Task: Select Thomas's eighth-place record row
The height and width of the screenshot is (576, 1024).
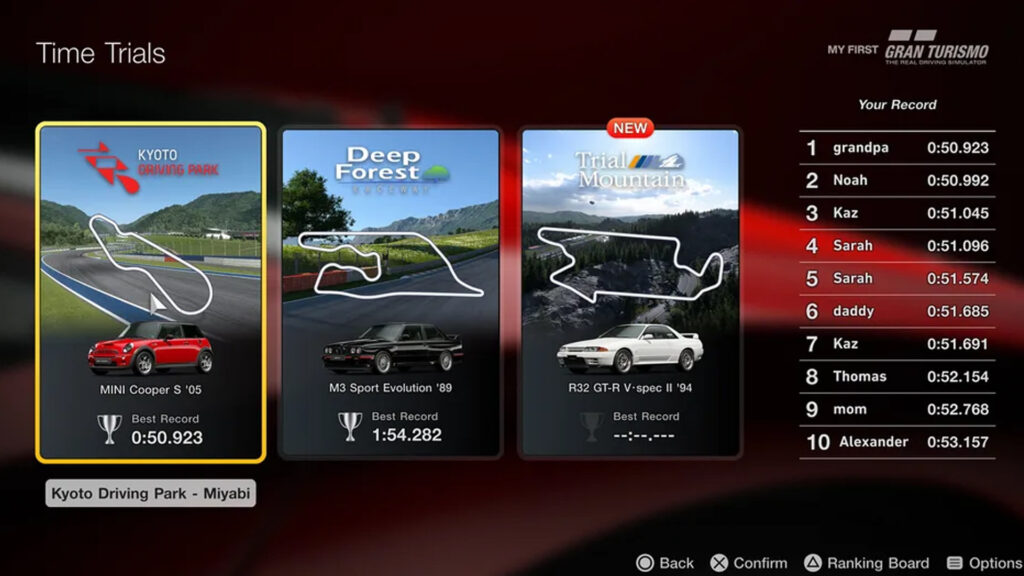Action: 897,377
